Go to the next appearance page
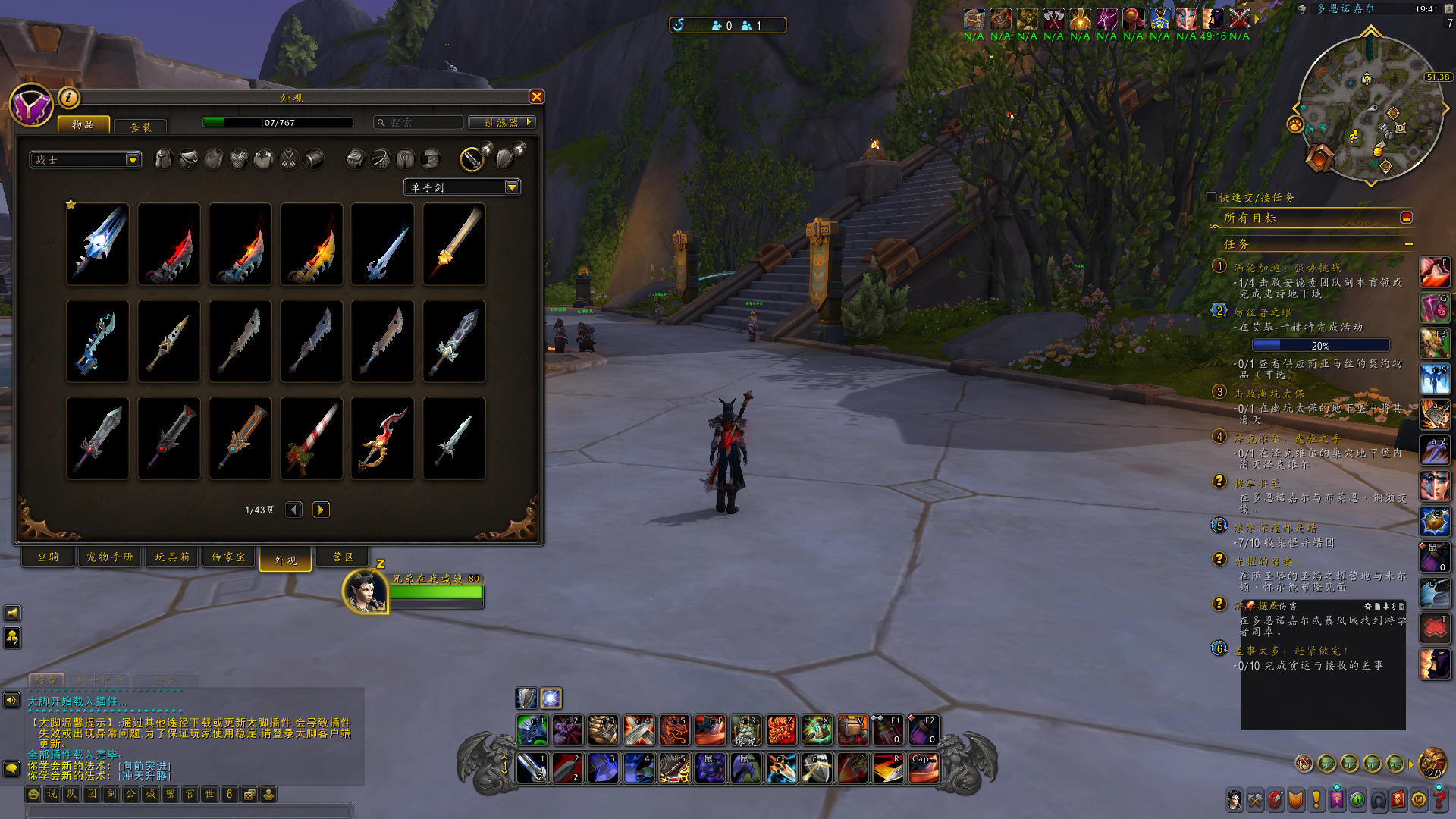Viewport: 1456px width, 819px height. pyautogui.click(x=321, y=510)
